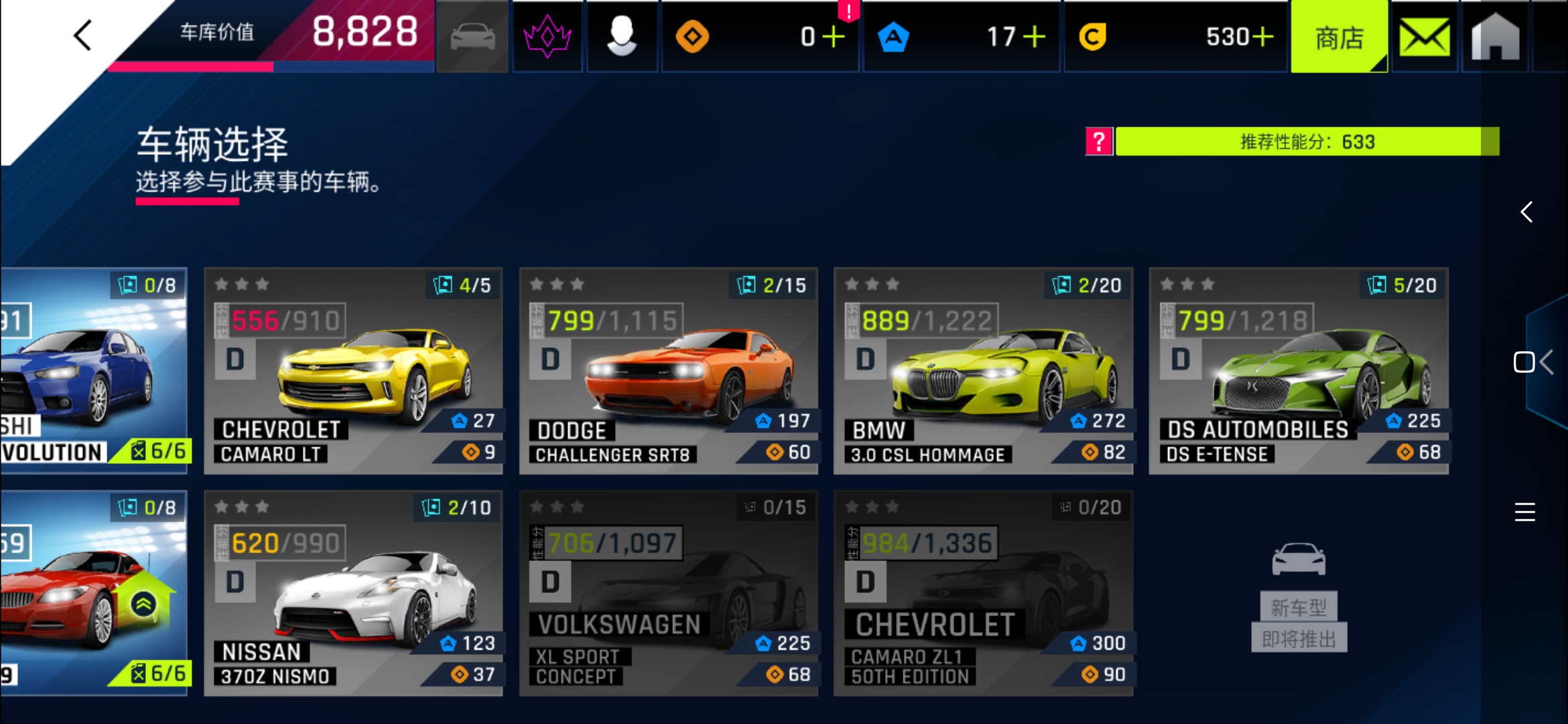Open the purple crown icon menu
Screen dimensions: 1568x724
(x=547, y=38)
